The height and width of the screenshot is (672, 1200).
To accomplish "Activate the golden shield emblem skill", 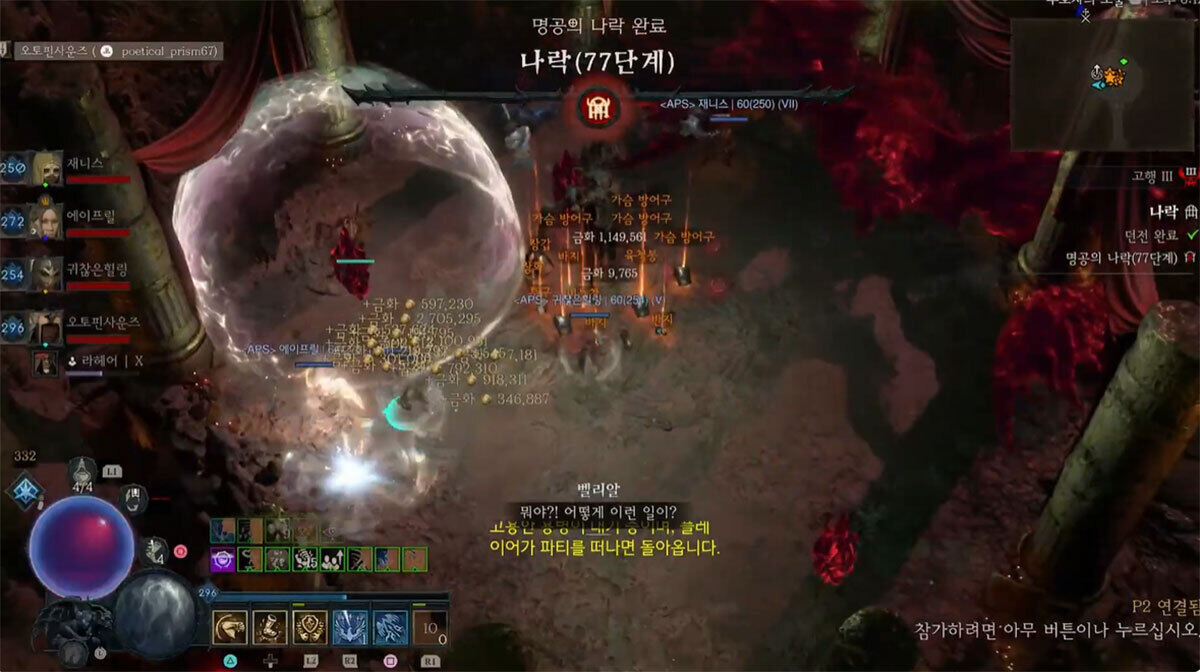I will pos(309,628).
